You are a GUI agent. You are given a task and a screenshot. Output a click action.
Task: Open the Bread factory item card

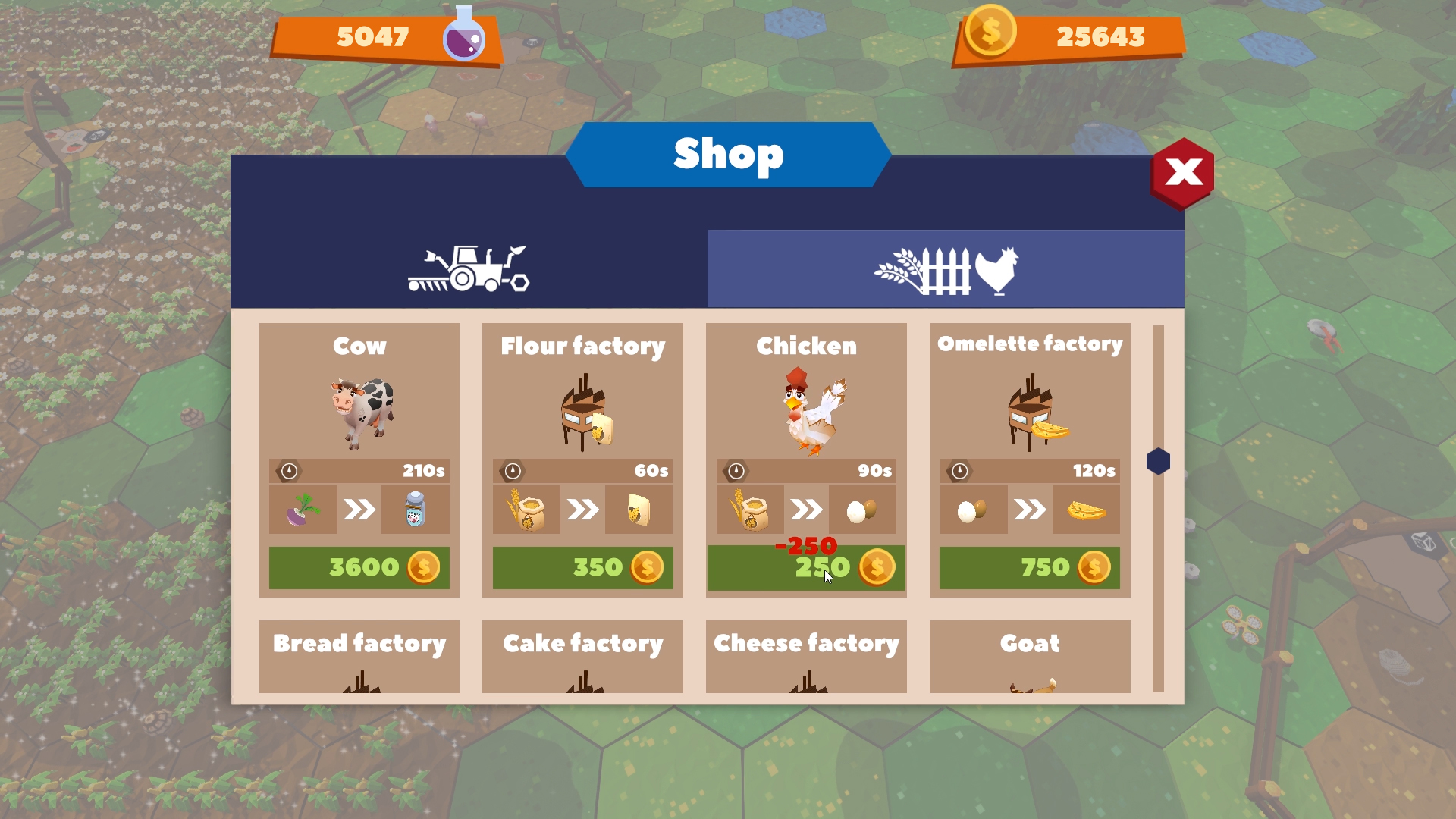coord(359,656)
